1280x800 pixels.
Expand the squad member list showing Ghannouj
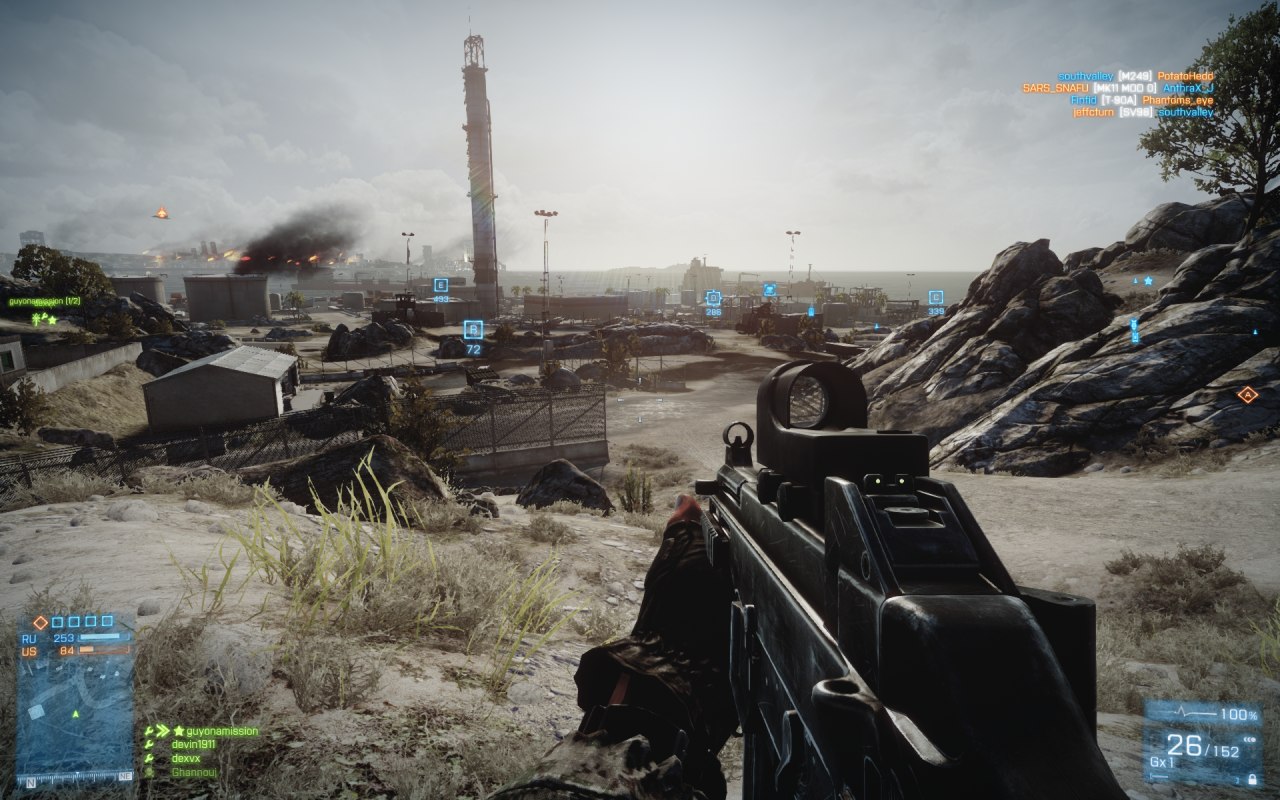193,772
